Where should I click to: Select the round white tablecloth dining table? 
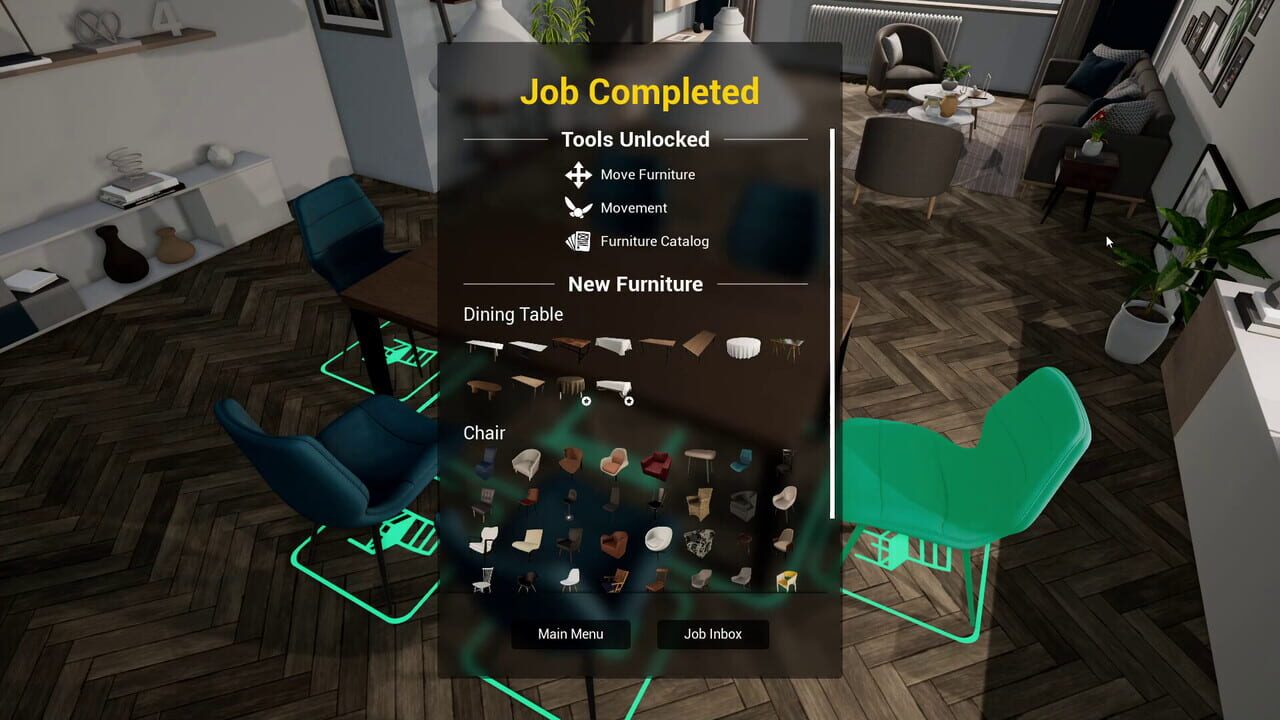click(743, 348)
